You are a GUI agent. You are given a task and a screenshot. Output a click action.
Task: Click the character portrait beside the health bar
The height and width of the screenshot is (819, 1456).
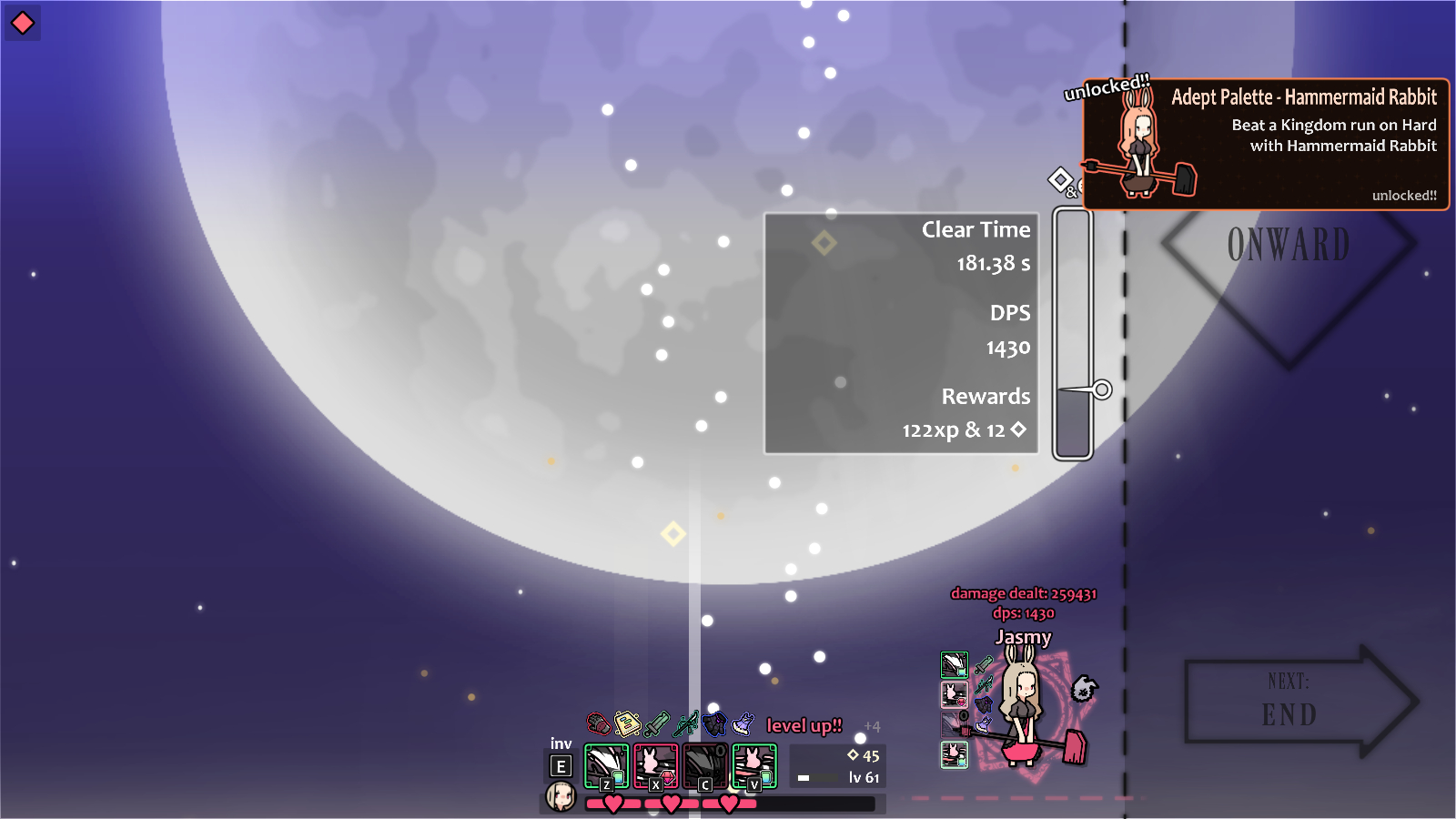561,797
